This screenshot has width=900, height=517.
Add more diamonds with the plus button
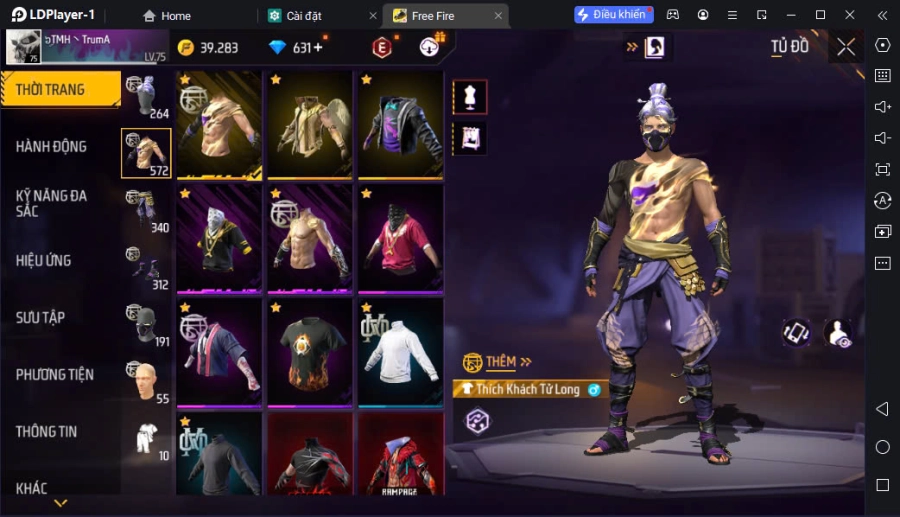[x=317, y=48]
